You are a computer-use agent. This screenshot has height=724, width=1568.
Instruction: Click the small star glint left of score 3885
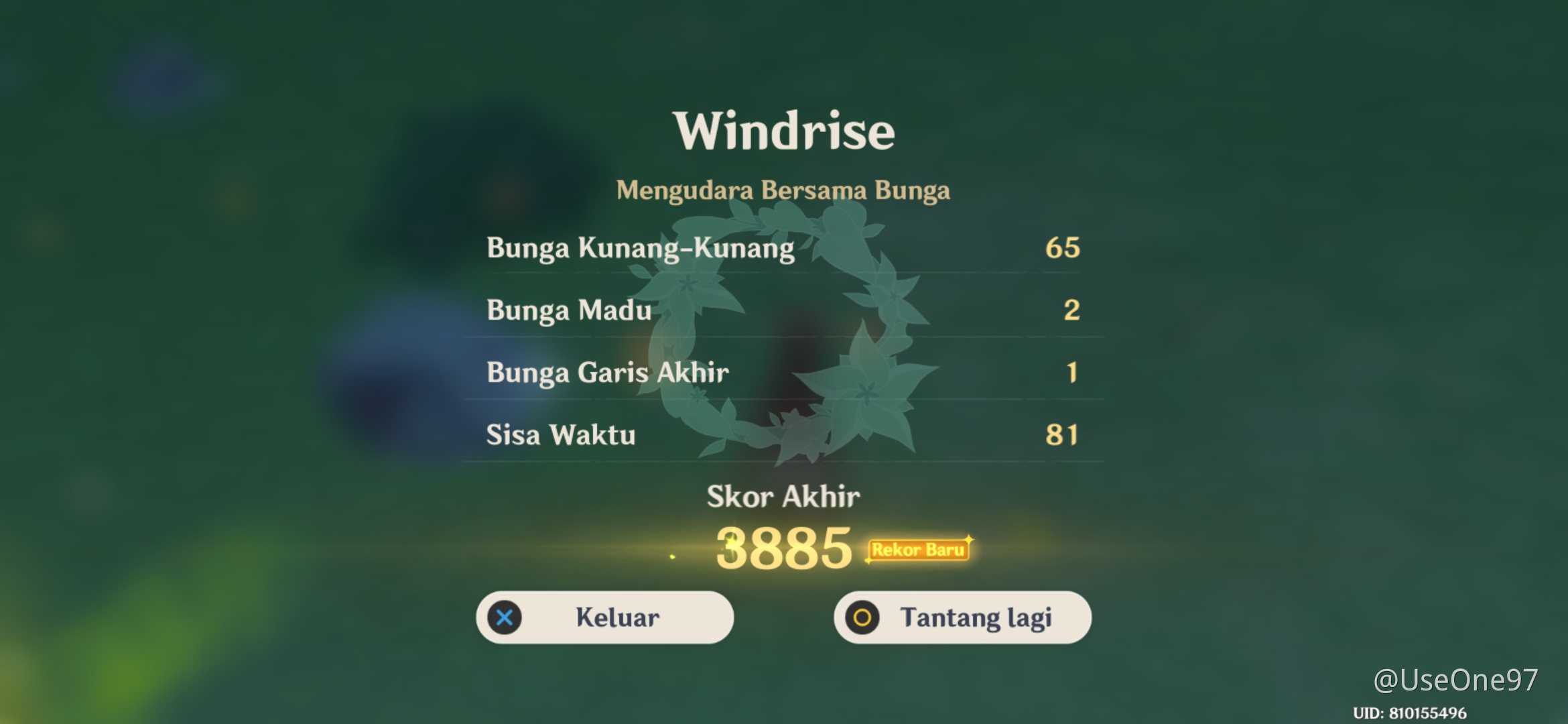pos(671,556)
